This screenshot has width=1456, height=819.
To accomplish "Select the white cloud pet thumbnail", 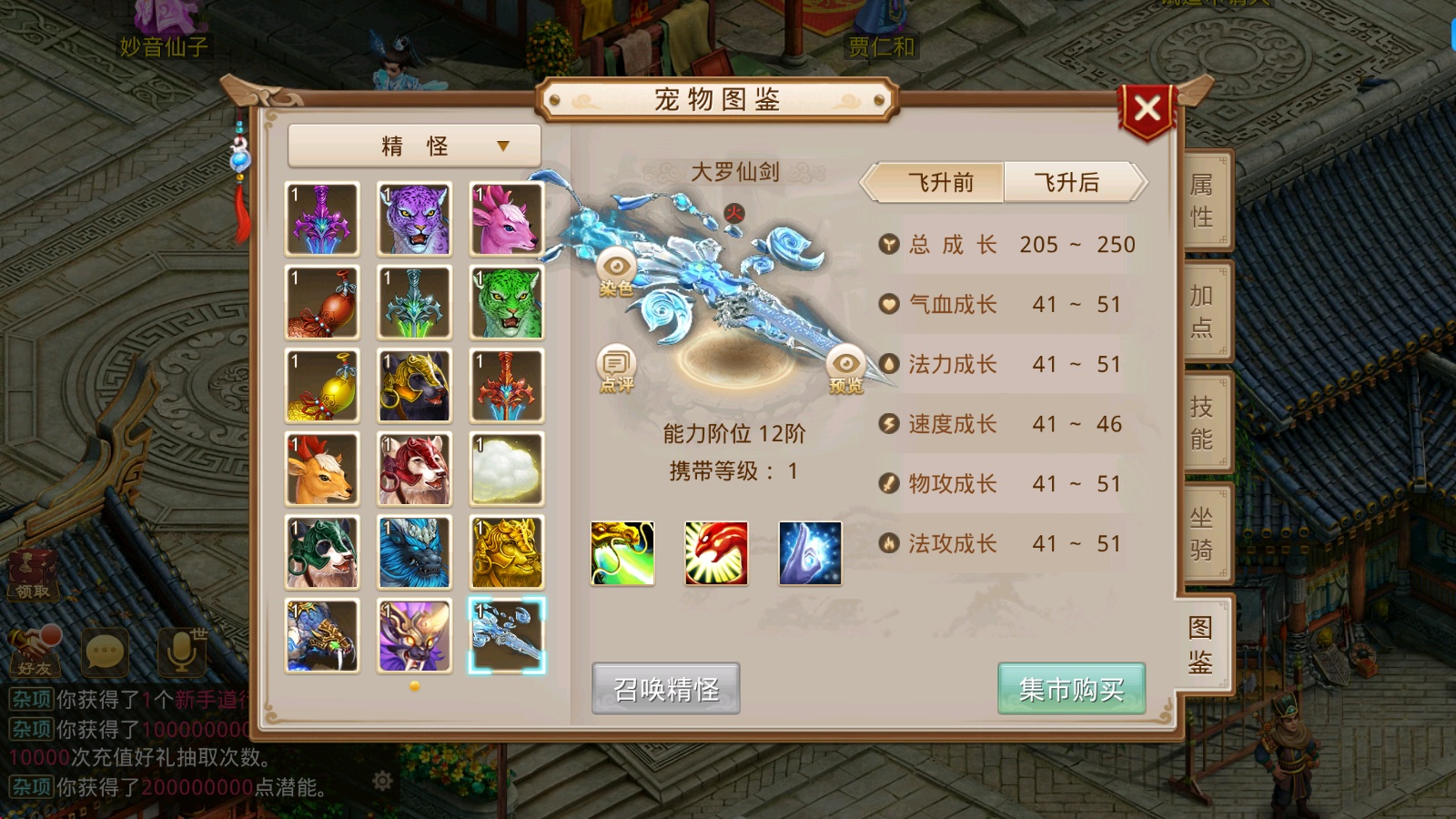I will [507, 469].
